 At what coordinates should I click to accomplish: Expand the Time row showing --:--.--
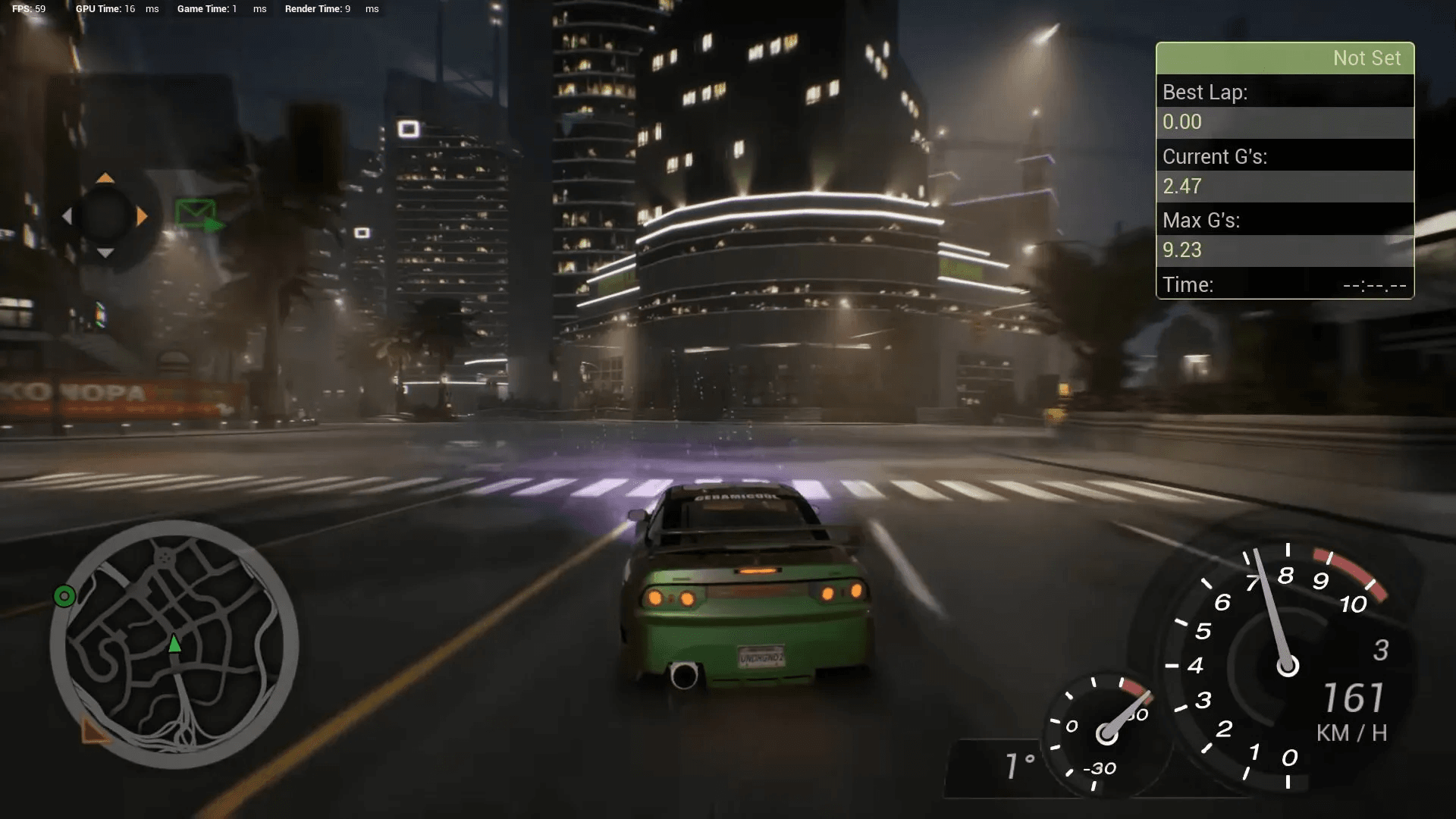[x=1284, y=285]
